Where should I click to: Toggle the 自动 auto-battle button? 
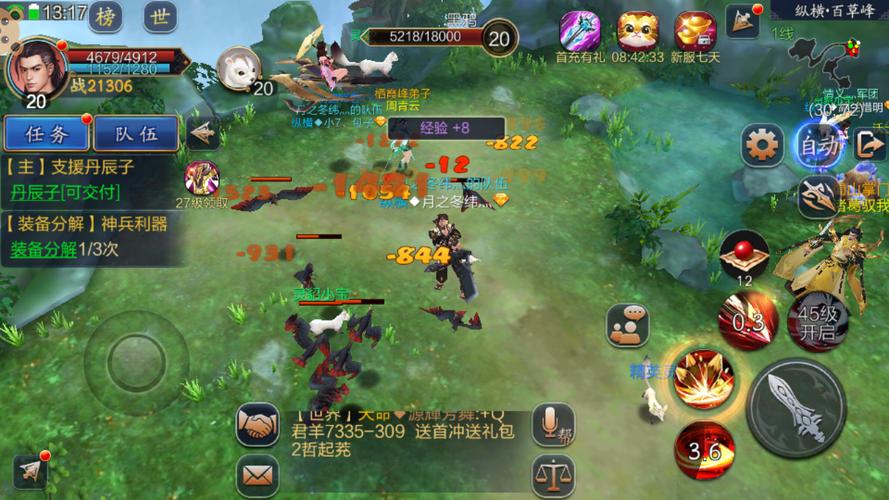click(x=819, y=145)
